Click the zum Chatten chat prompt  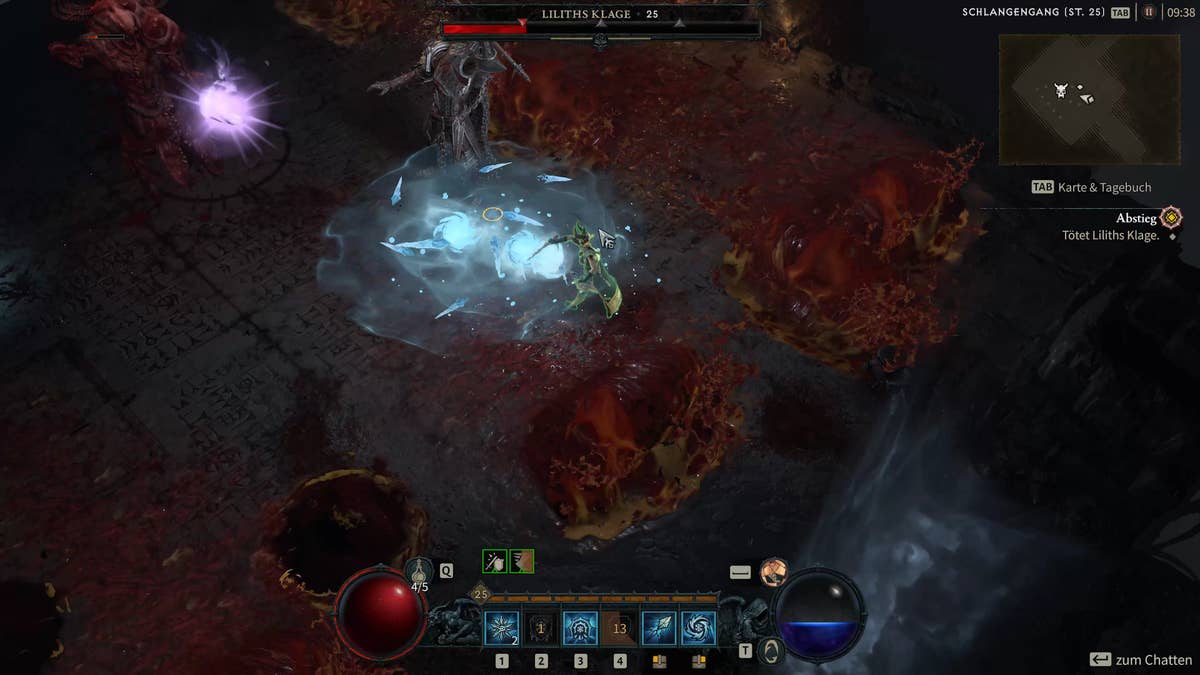[x=1140, y=660]
